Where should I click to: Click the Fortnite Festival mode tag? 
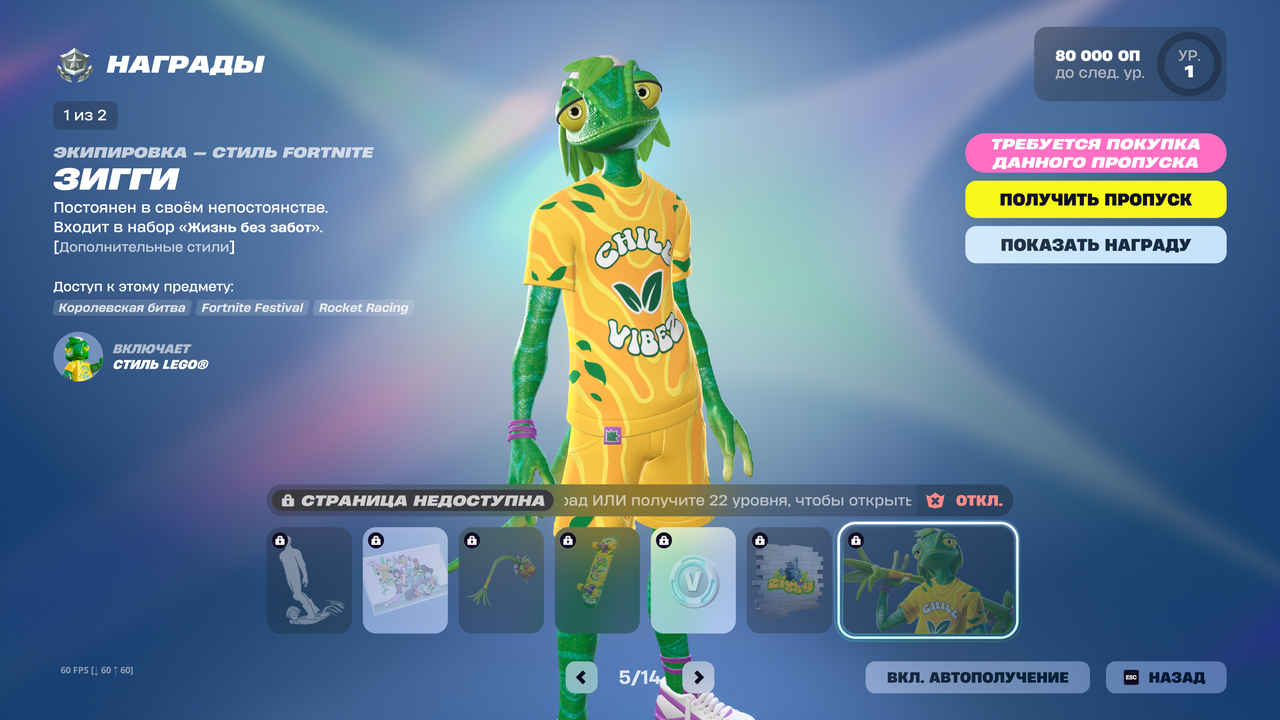[x=252, y=308]
